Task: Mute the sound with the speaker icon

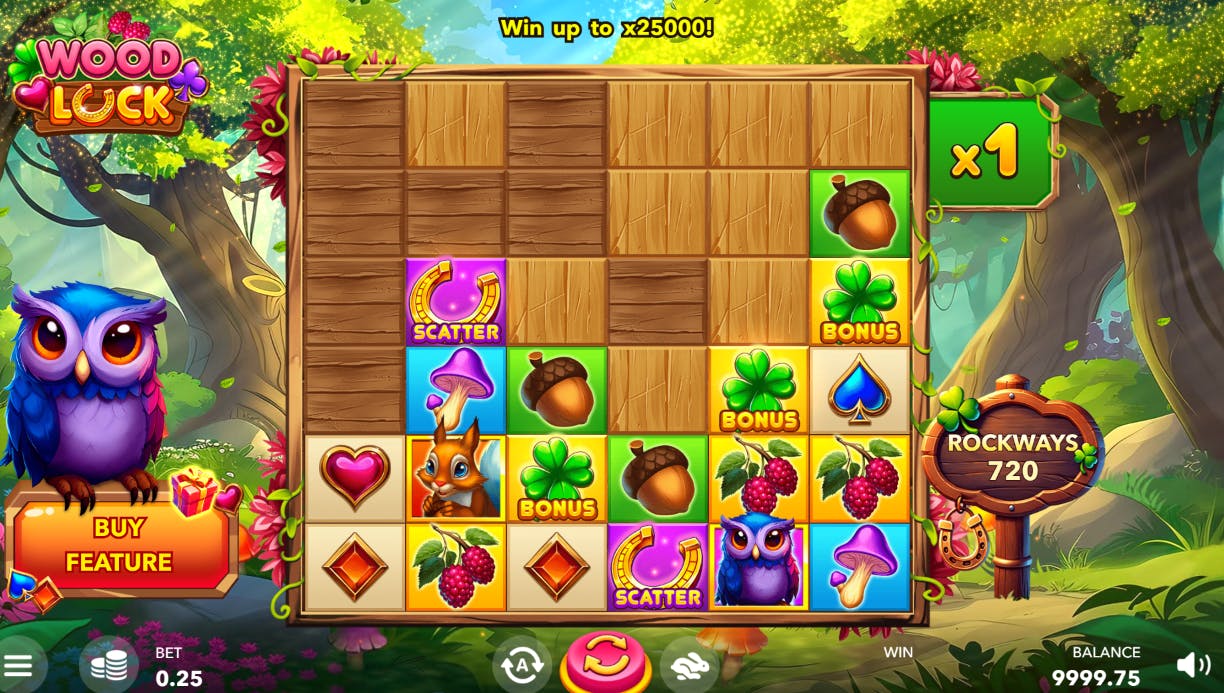Action: point(1193,664)
